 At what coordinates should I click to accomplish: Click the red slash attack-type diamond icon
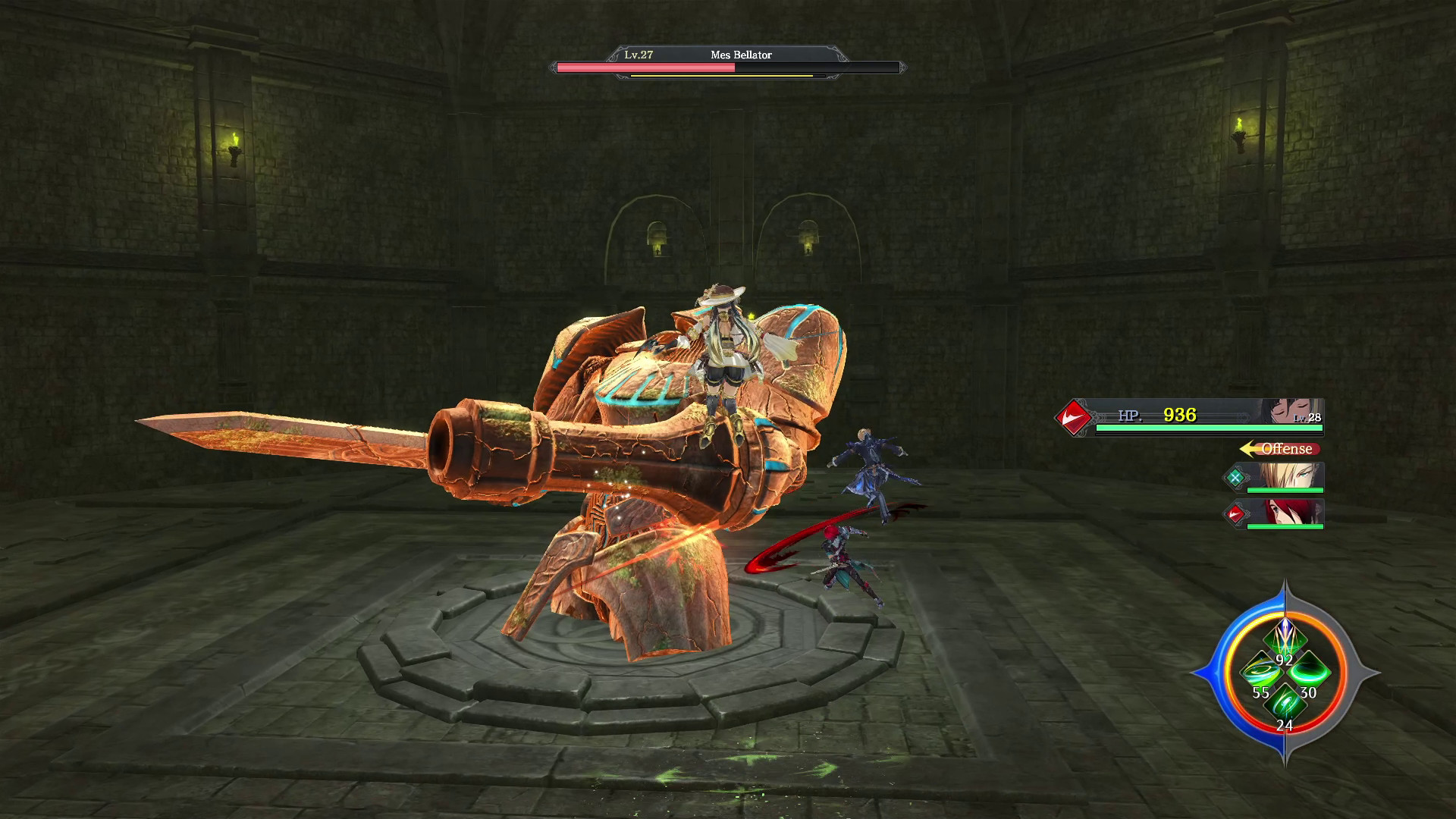(1074, 416)
